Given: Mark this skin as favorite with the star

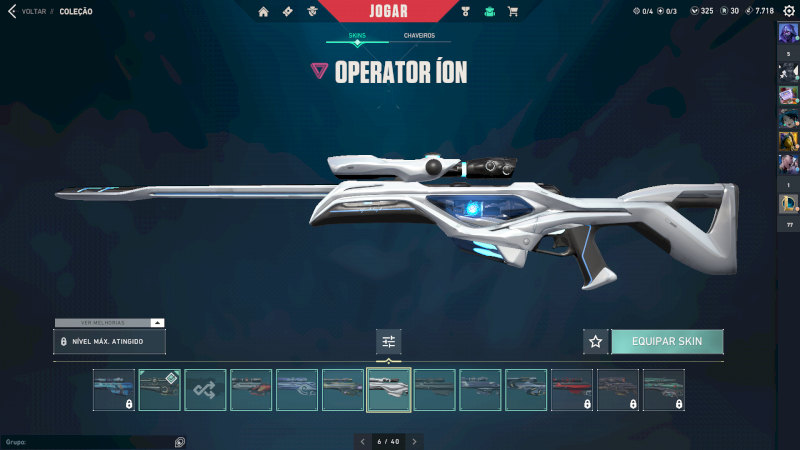Looking at the screenshot, I should 596,341.
